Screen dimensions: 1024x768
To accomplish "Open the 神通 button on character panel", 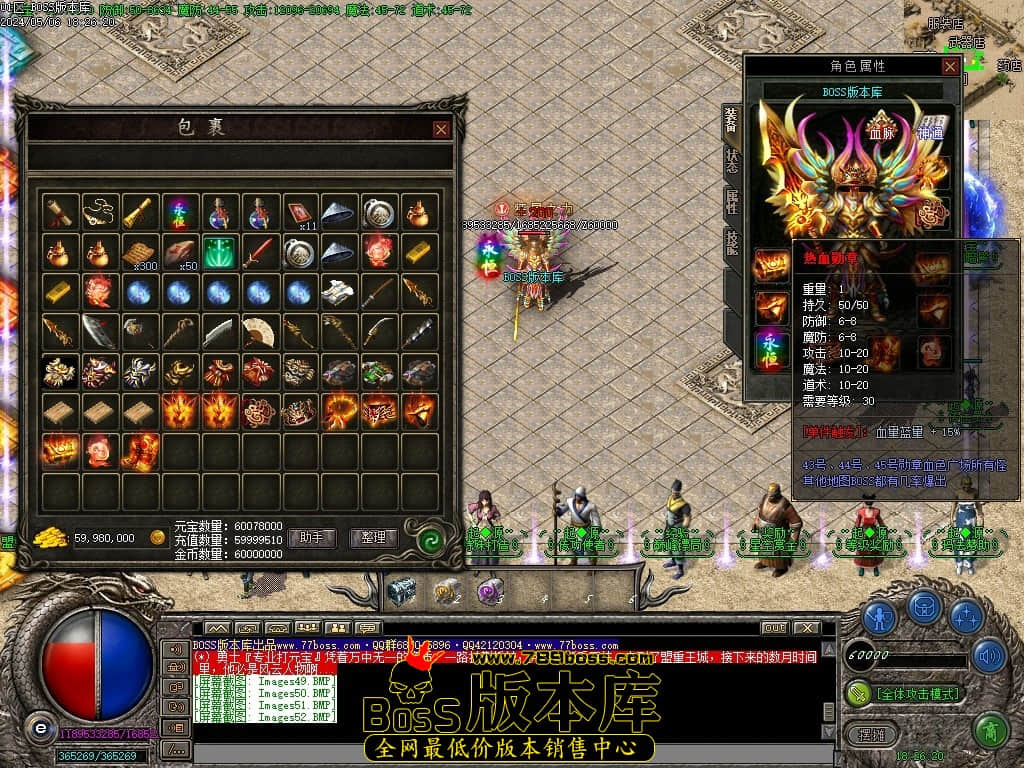I will point(930,131).
